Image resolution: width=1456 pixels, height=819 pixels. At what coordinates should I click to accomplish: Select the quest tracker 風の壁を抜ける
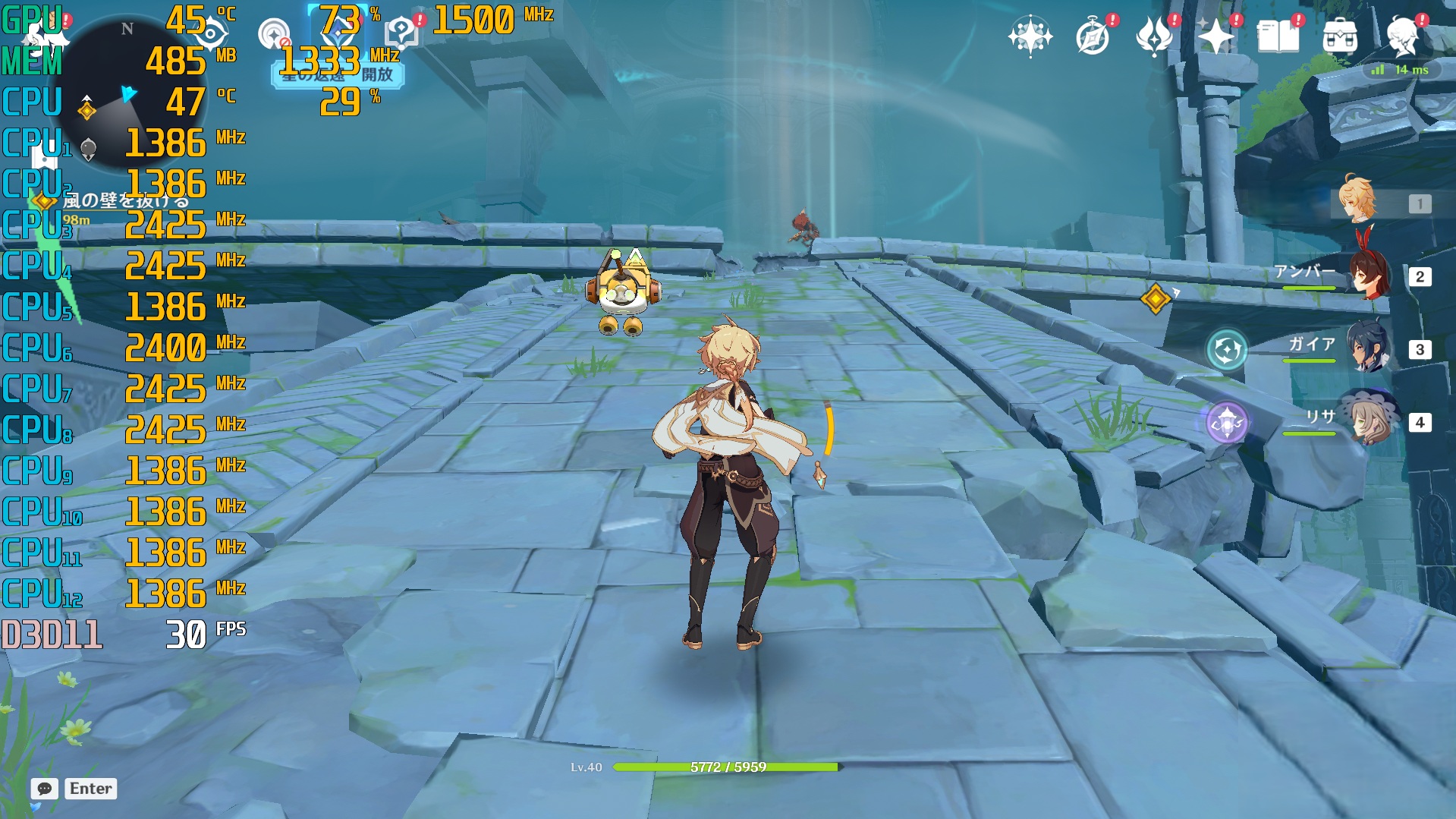coord(125,200)
